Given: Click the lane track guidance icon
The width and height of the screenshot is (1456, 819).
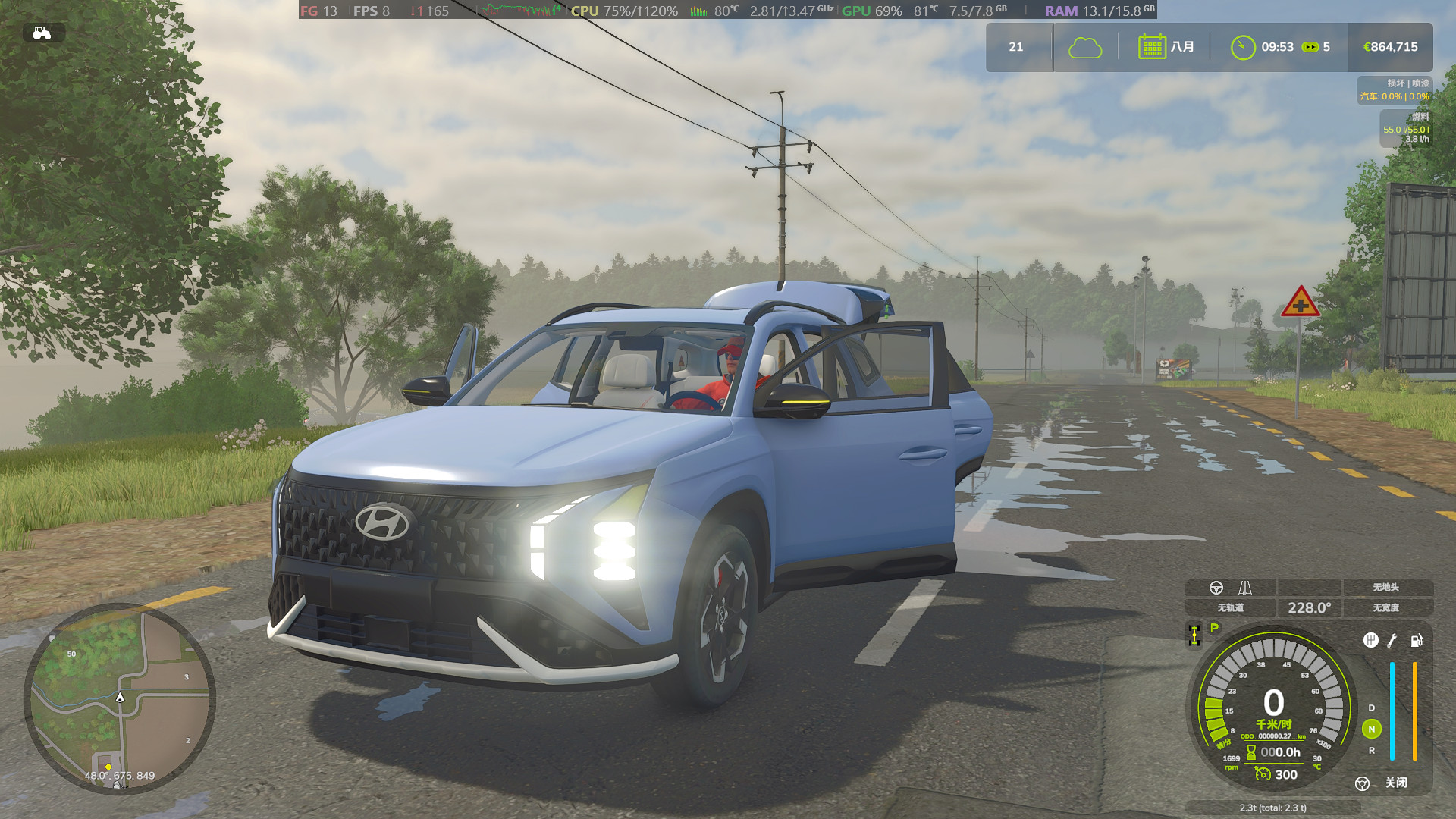Looking at the screenshot, I should [1245, 588].
